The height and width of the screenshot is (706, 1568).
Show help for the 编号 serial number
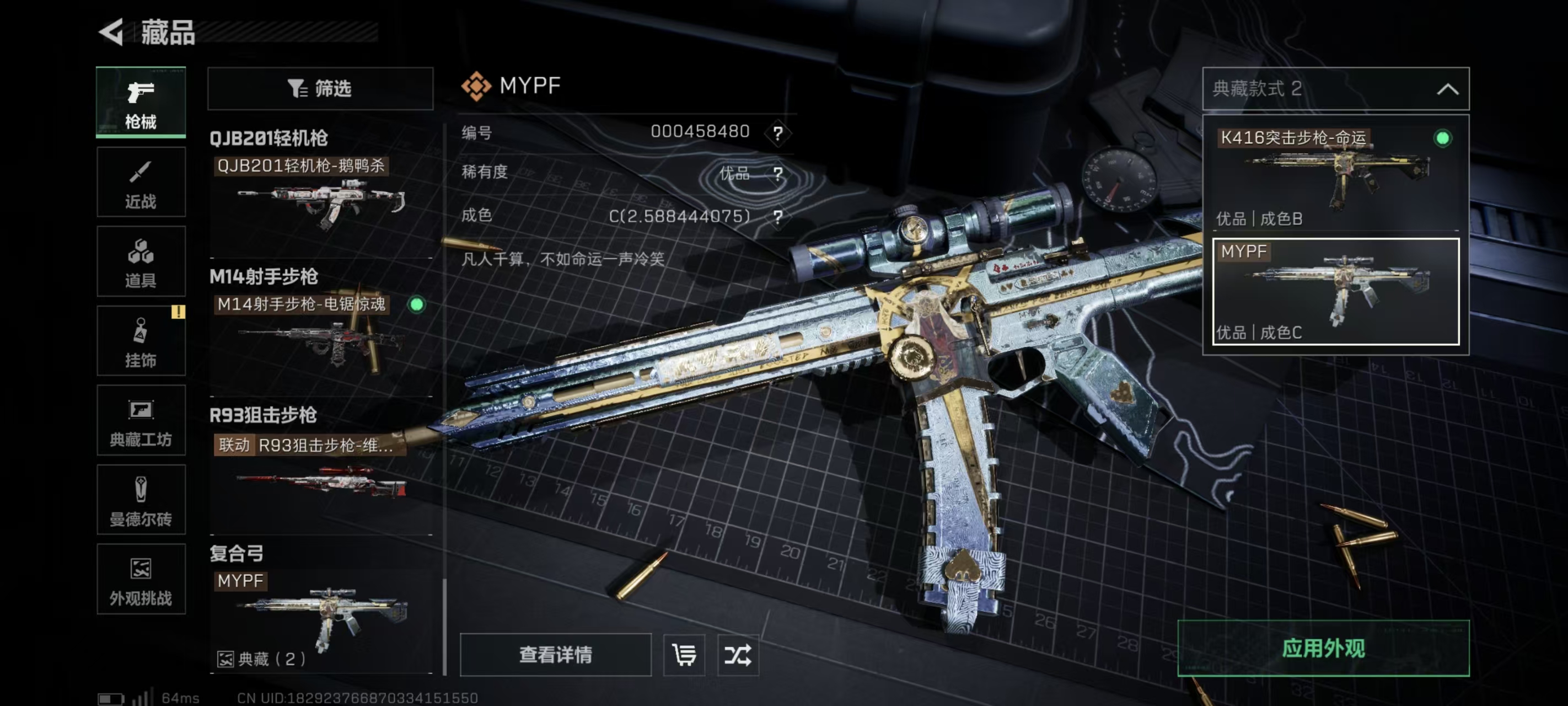pos(778,132)
